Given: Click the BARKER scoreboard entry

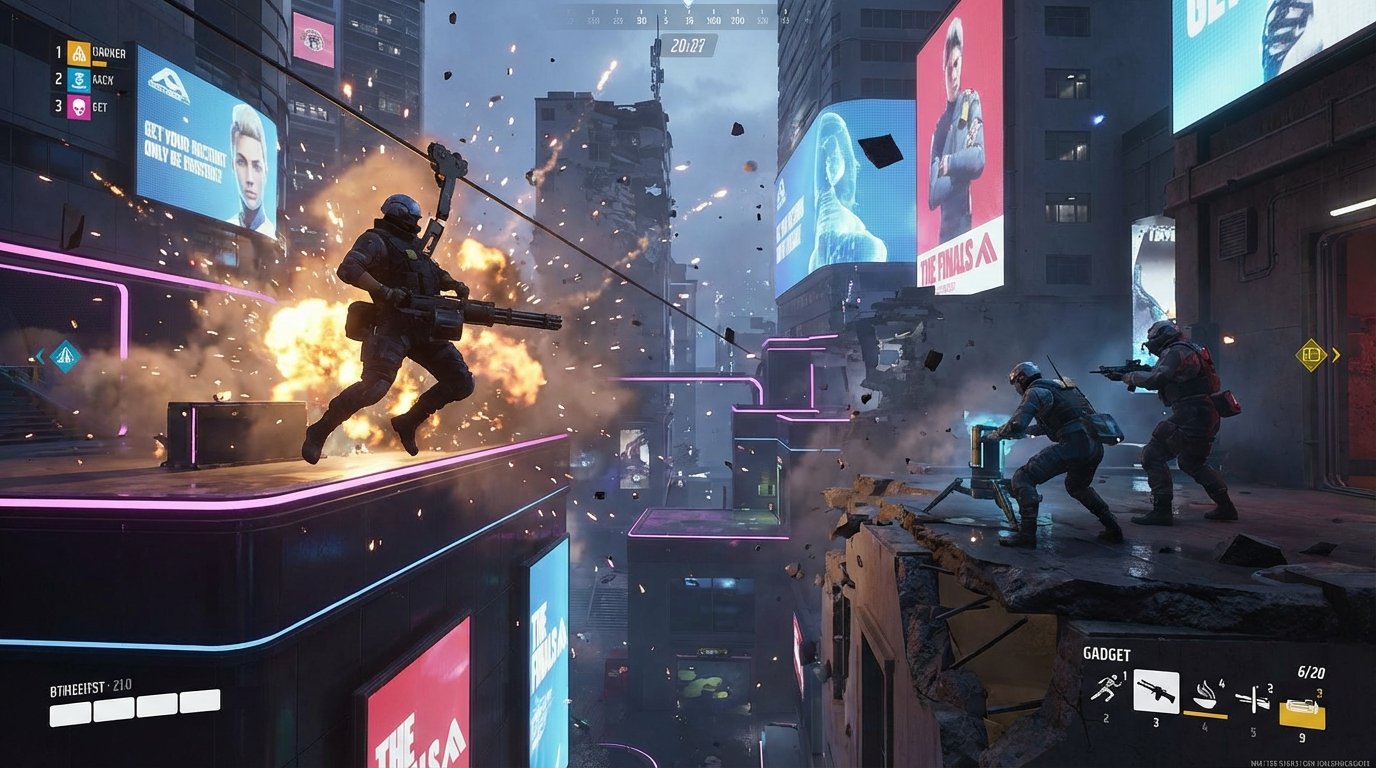Looking at the screenshot, I should (108, 52).
